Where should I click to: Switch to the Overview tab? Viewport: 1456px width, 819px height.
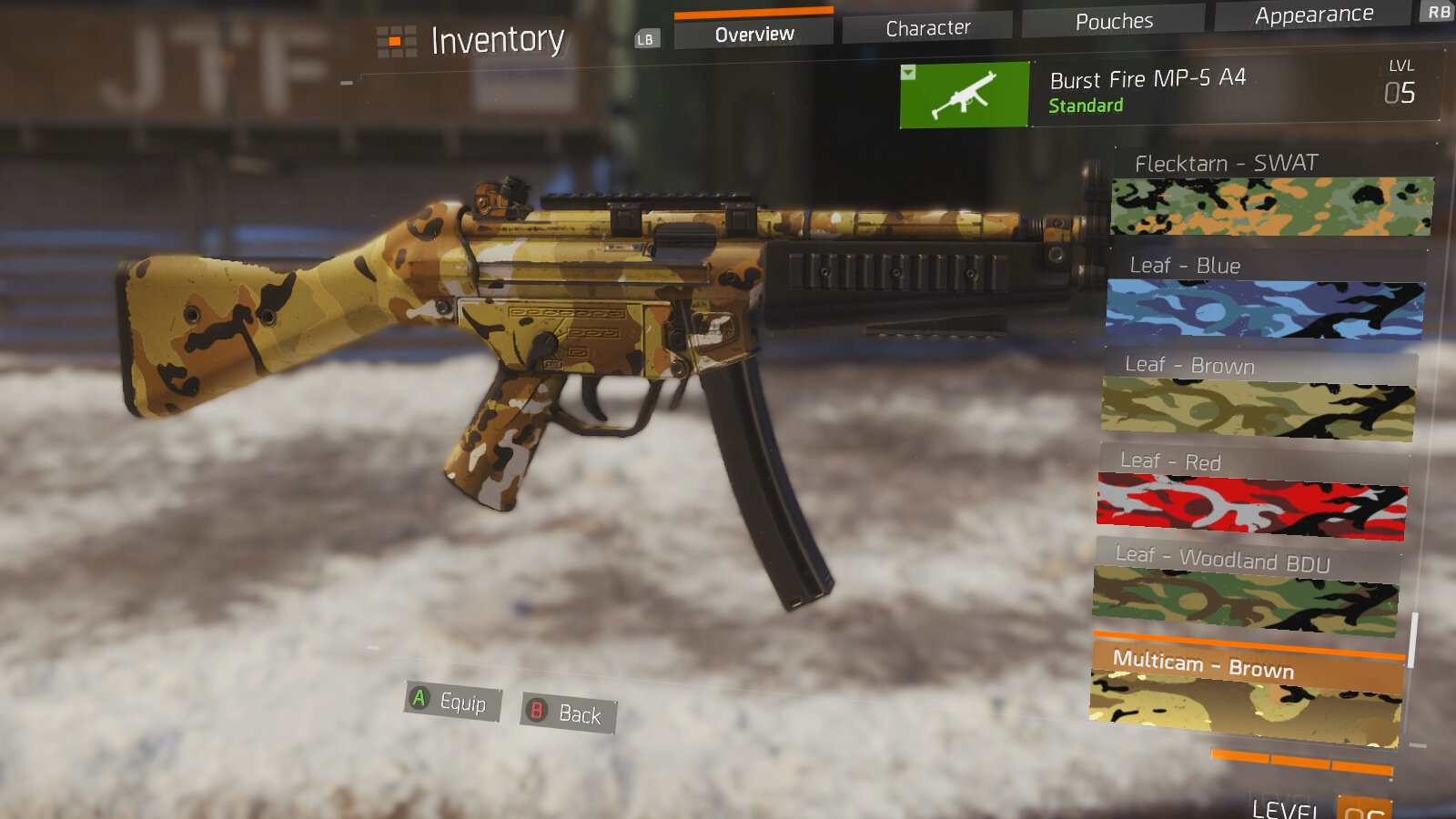point(753,35)
